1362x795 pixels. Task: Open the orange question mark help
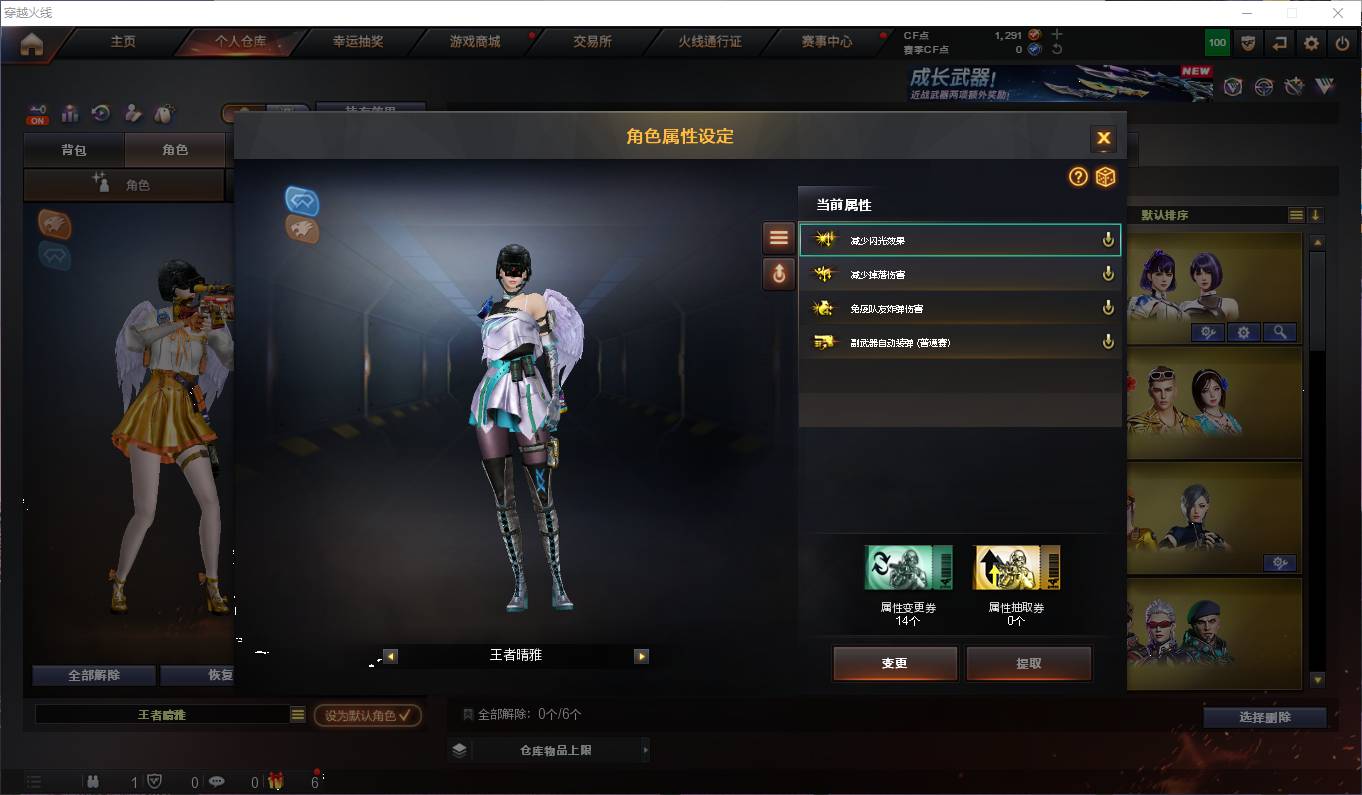[1078, 177]
